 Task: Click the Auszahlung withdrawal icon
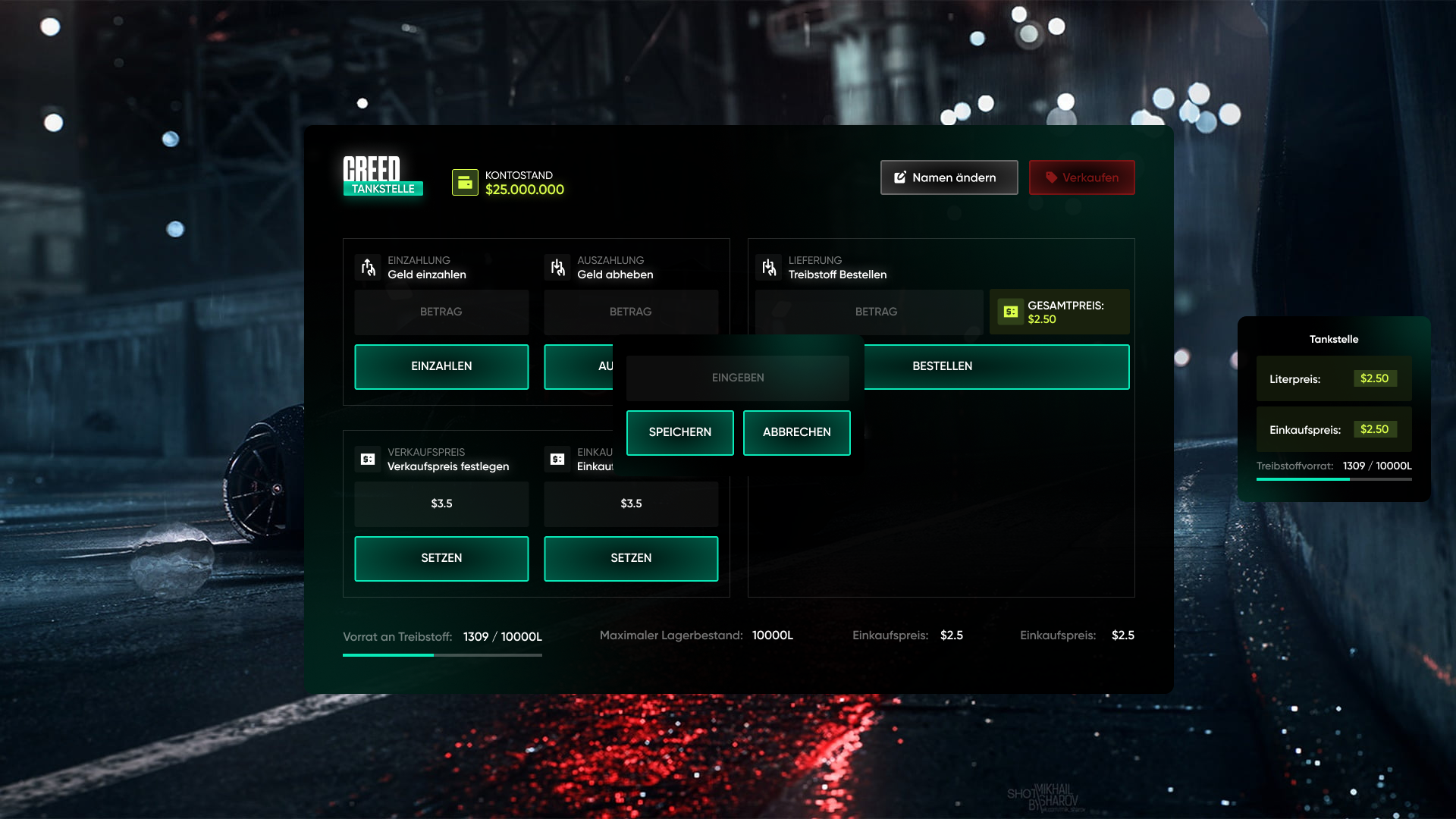pyautogui.click(x=558, y=267)
